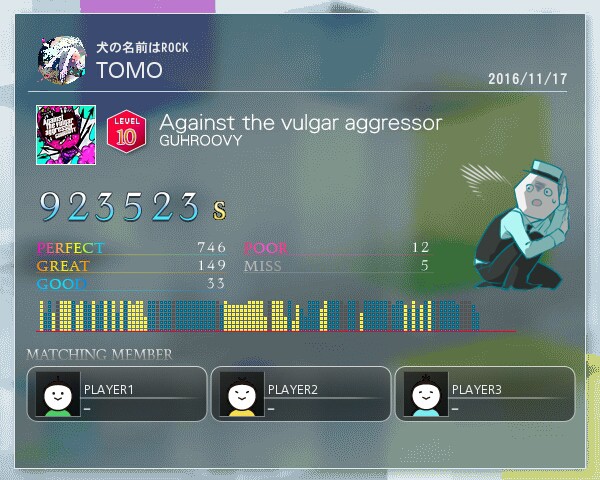Select the PLAYER1 matching member slot
Screen dimensions: 600x480
pyautogui.click(x=117, y=394)
